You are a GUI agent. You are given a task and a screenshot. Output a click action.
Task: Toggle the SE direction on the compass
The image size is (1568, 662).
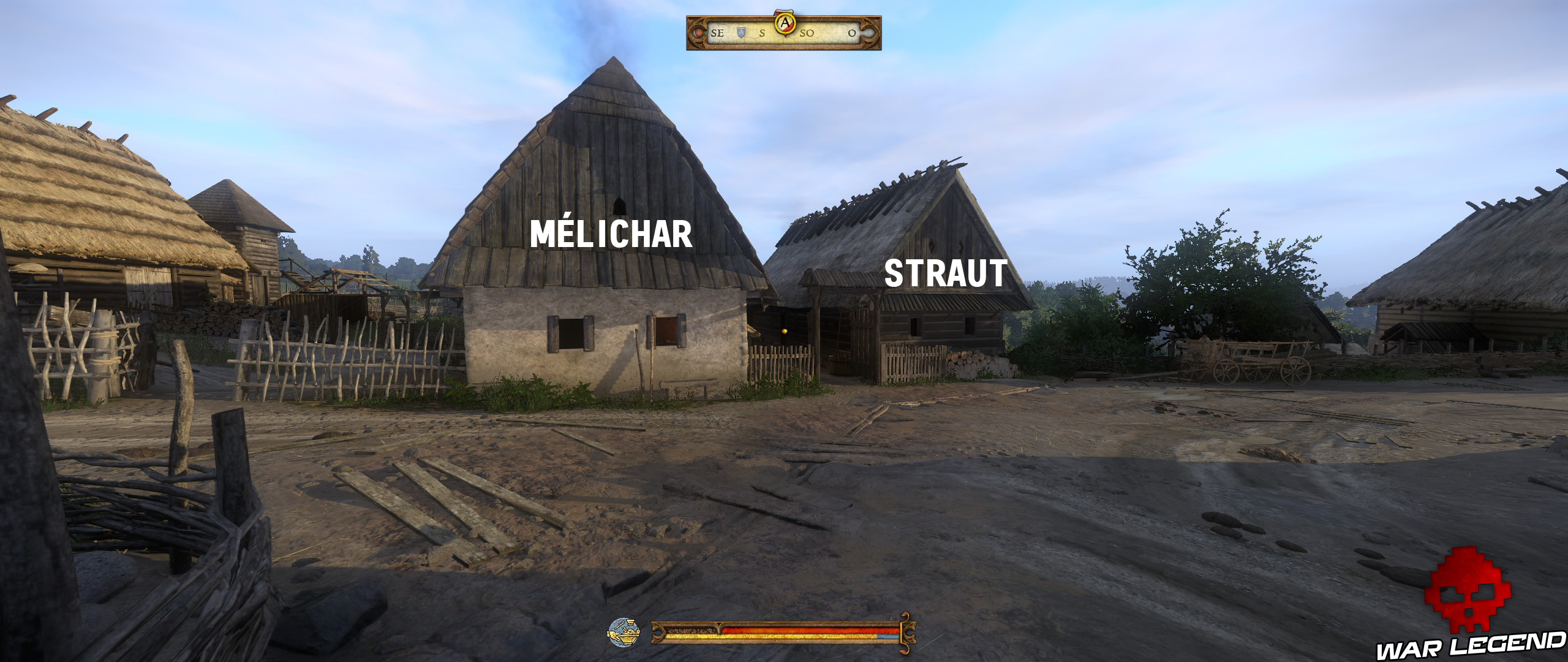pos(717,34)
